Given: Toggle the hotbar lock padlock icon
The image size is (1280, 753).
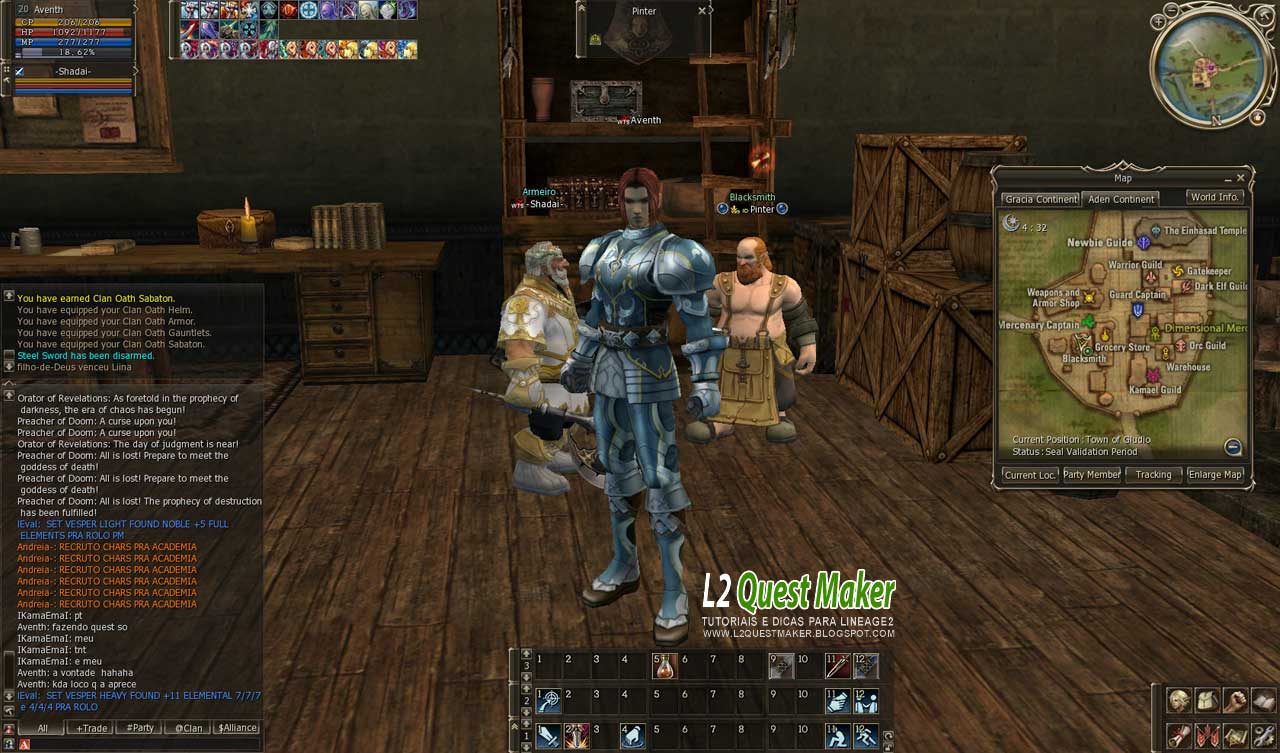Looking at the screenshot, I should [890, 749].
